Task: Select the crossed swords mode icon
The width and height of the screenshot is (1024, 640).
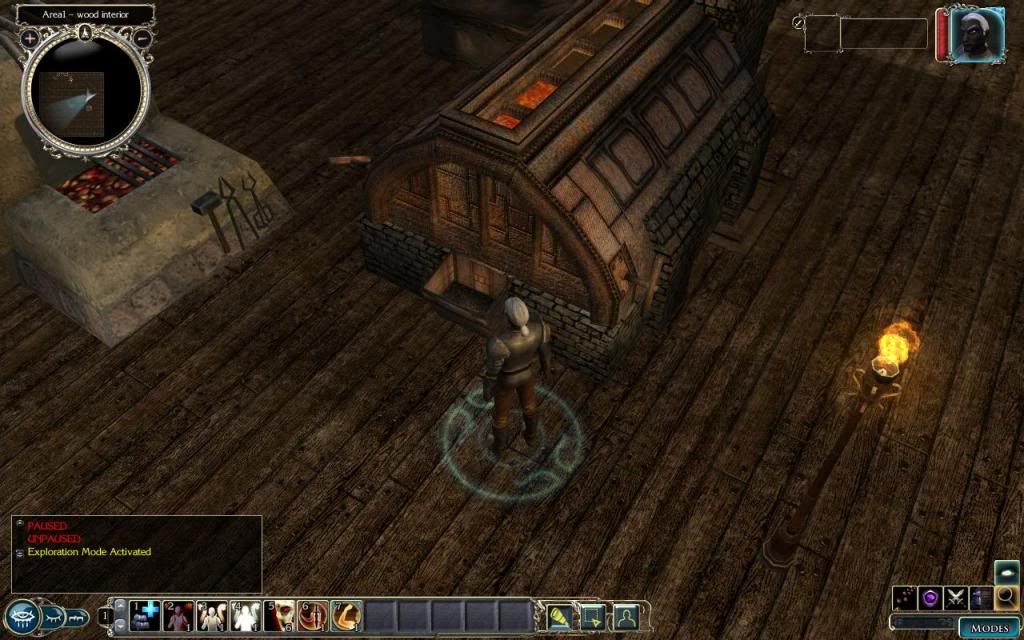Action: (x=956, y=598)
